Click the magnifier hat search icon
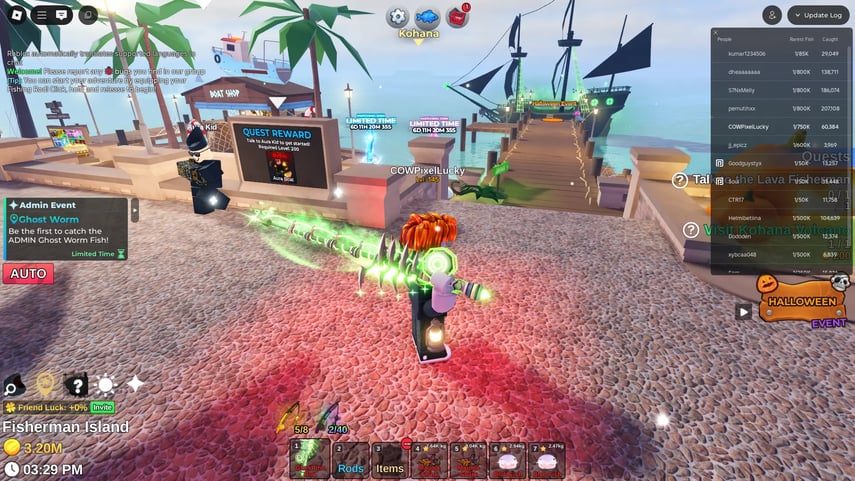Screen dimensions: 855x481 point(13,385)
